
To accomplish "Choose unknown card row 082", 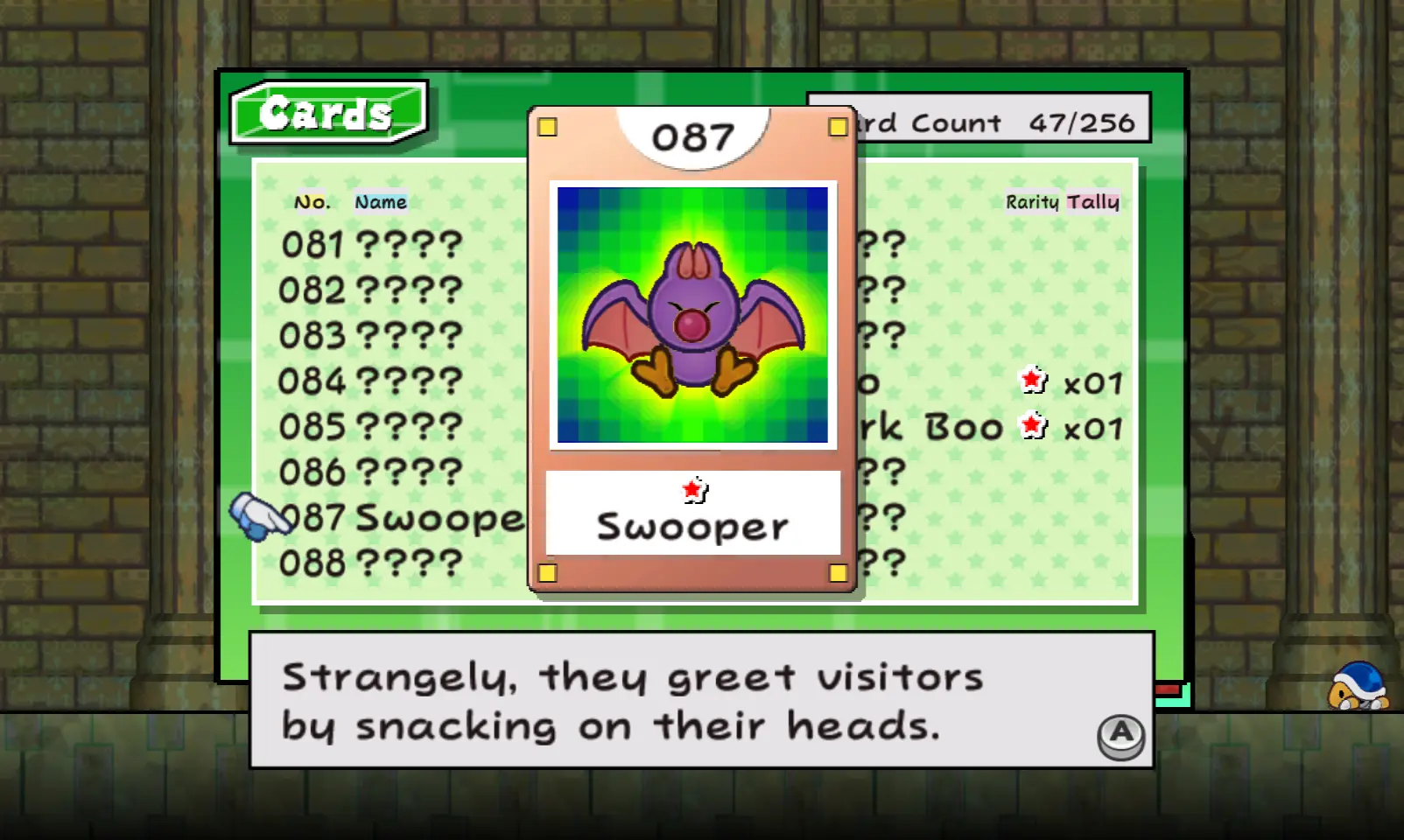I will (x=371, y=290).
